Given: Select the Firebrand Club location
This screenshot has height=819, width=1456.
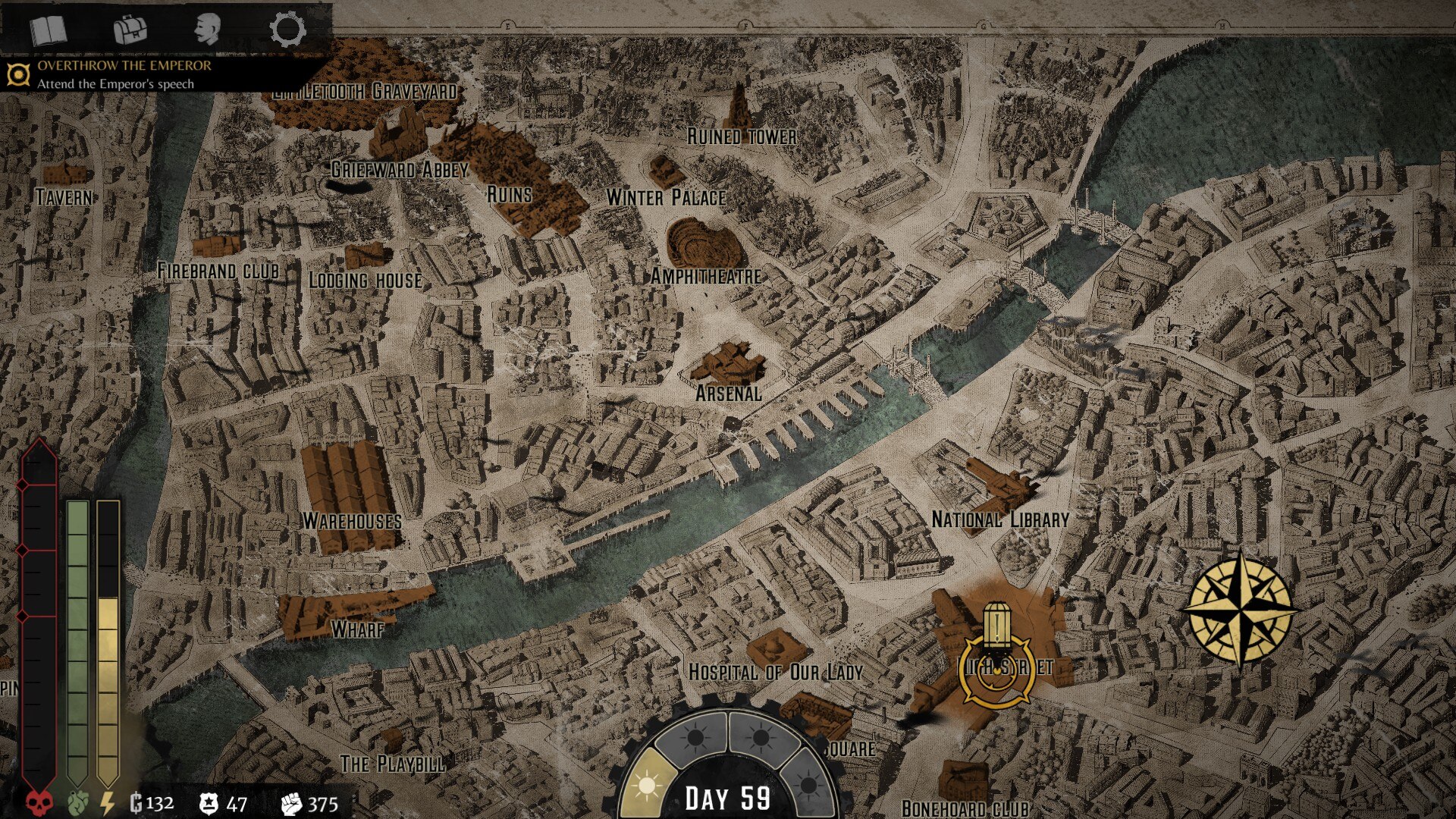Looking at the screenshot, I should pos(218,270).
